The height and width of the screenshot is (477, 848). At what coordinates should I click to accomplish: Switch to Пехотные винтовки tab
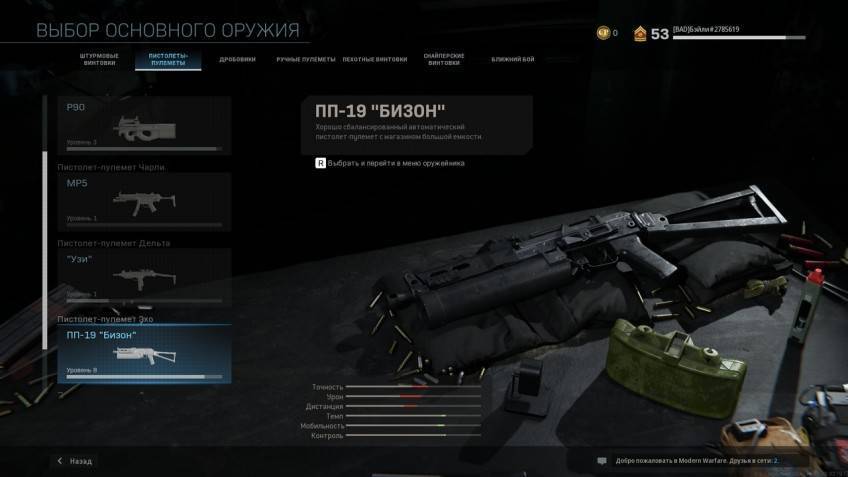point(375,59)
